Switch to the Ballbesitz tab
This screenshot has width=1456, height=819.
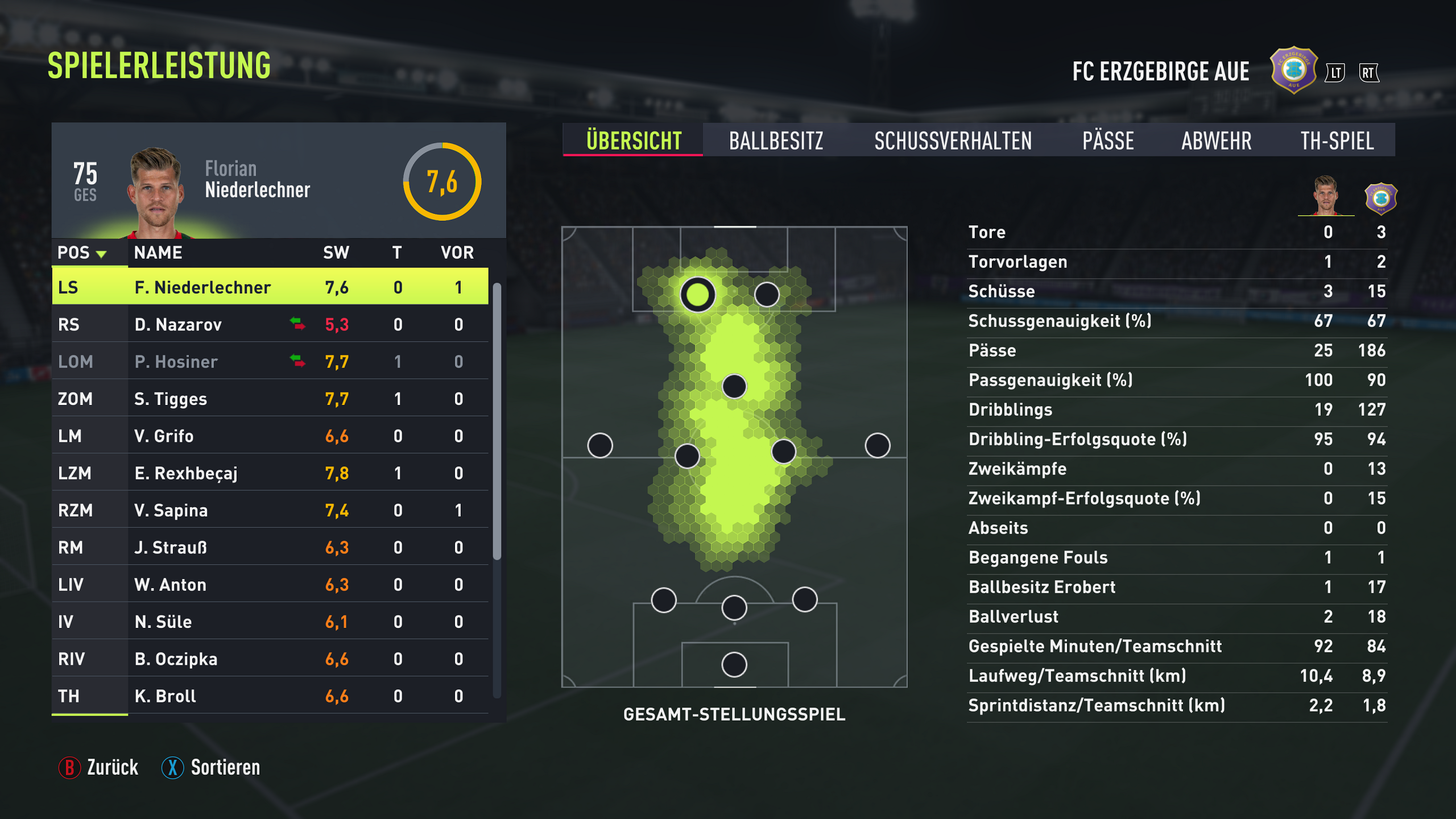point(776,140)
